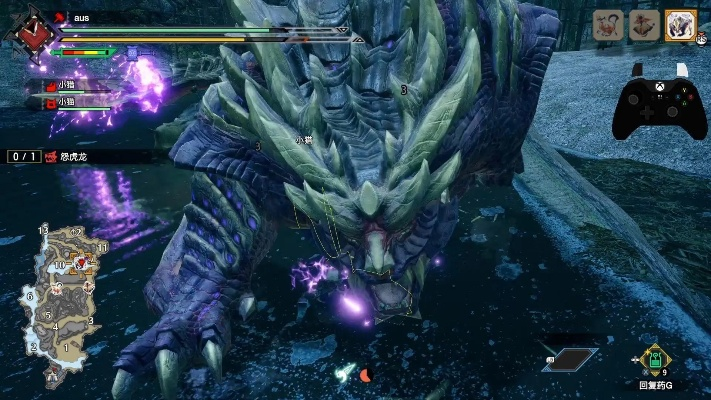
Task: Select the empty ammo/coating slot panel
Action: pyautogui.click(x=571, y=359)
